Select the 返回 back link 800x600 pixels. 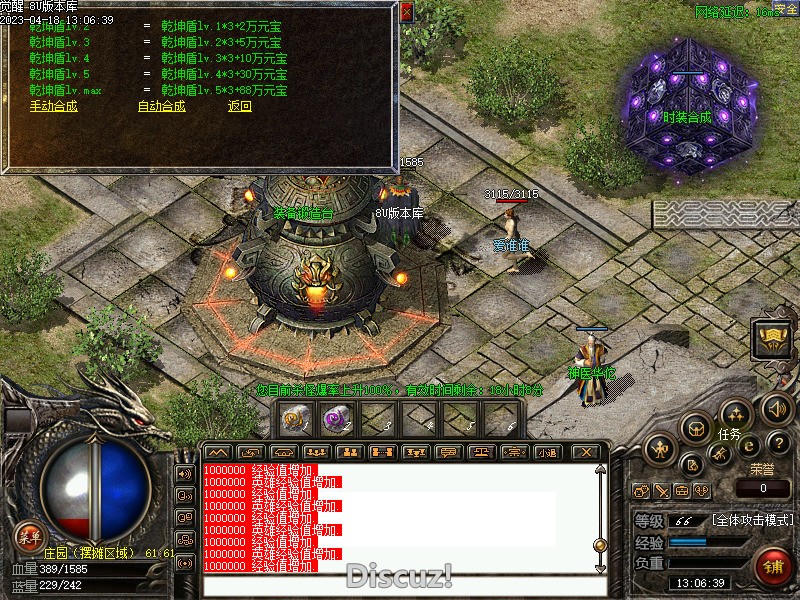click(x=240, y=106)
